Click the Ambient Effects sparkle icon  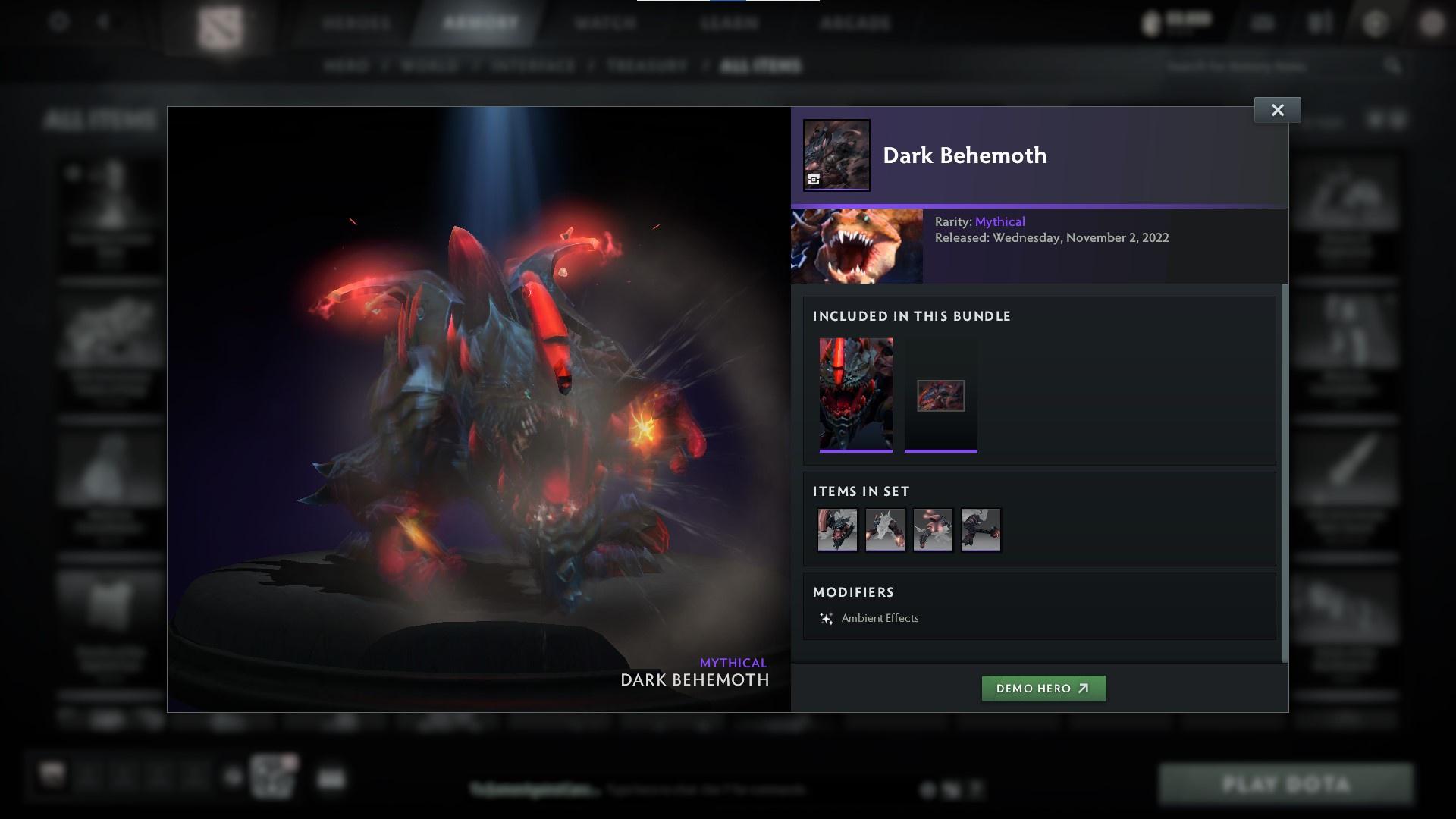[x=827, y=618]
